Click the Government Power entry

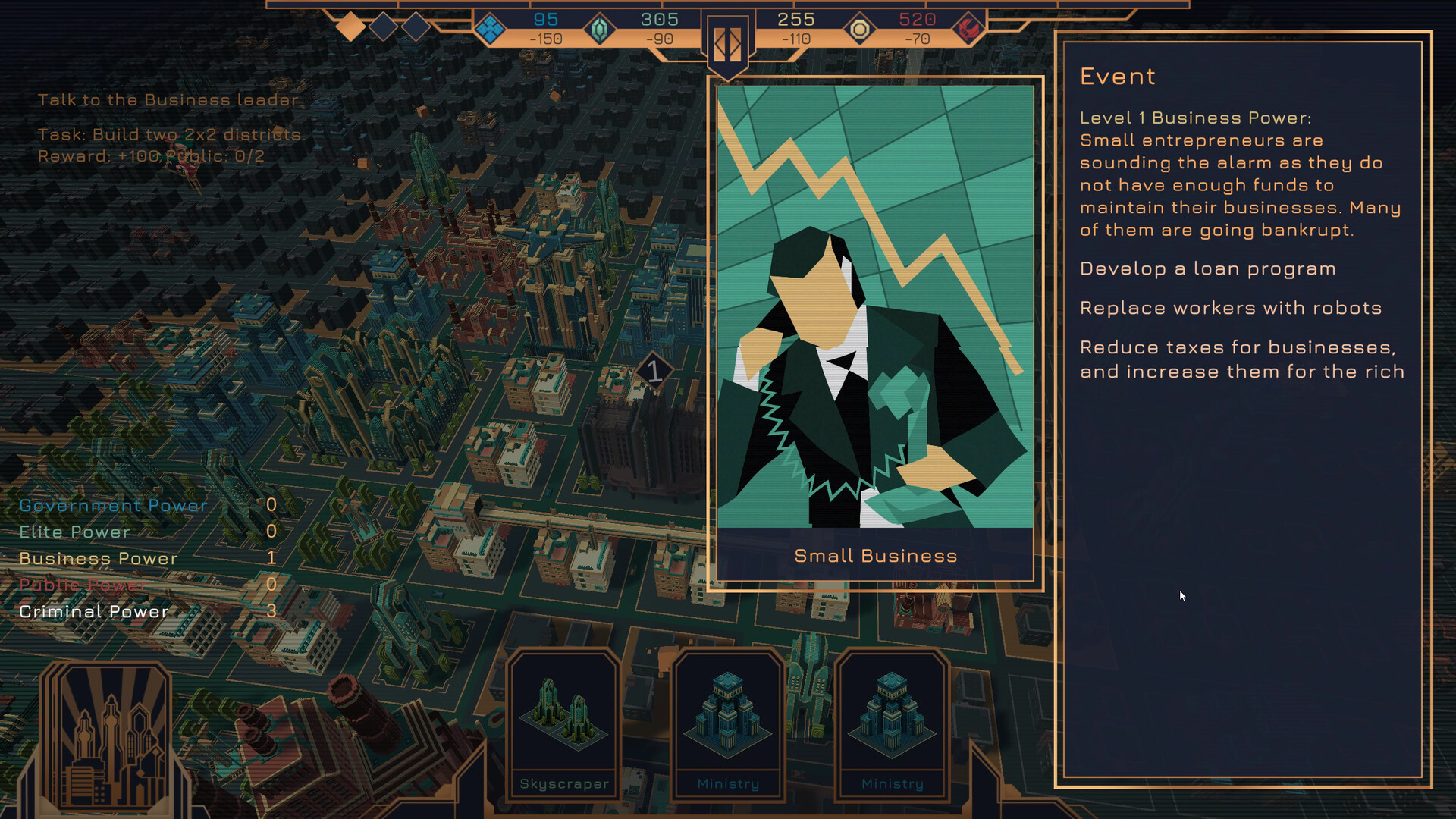pyautogui.click(x=113, y=506)
